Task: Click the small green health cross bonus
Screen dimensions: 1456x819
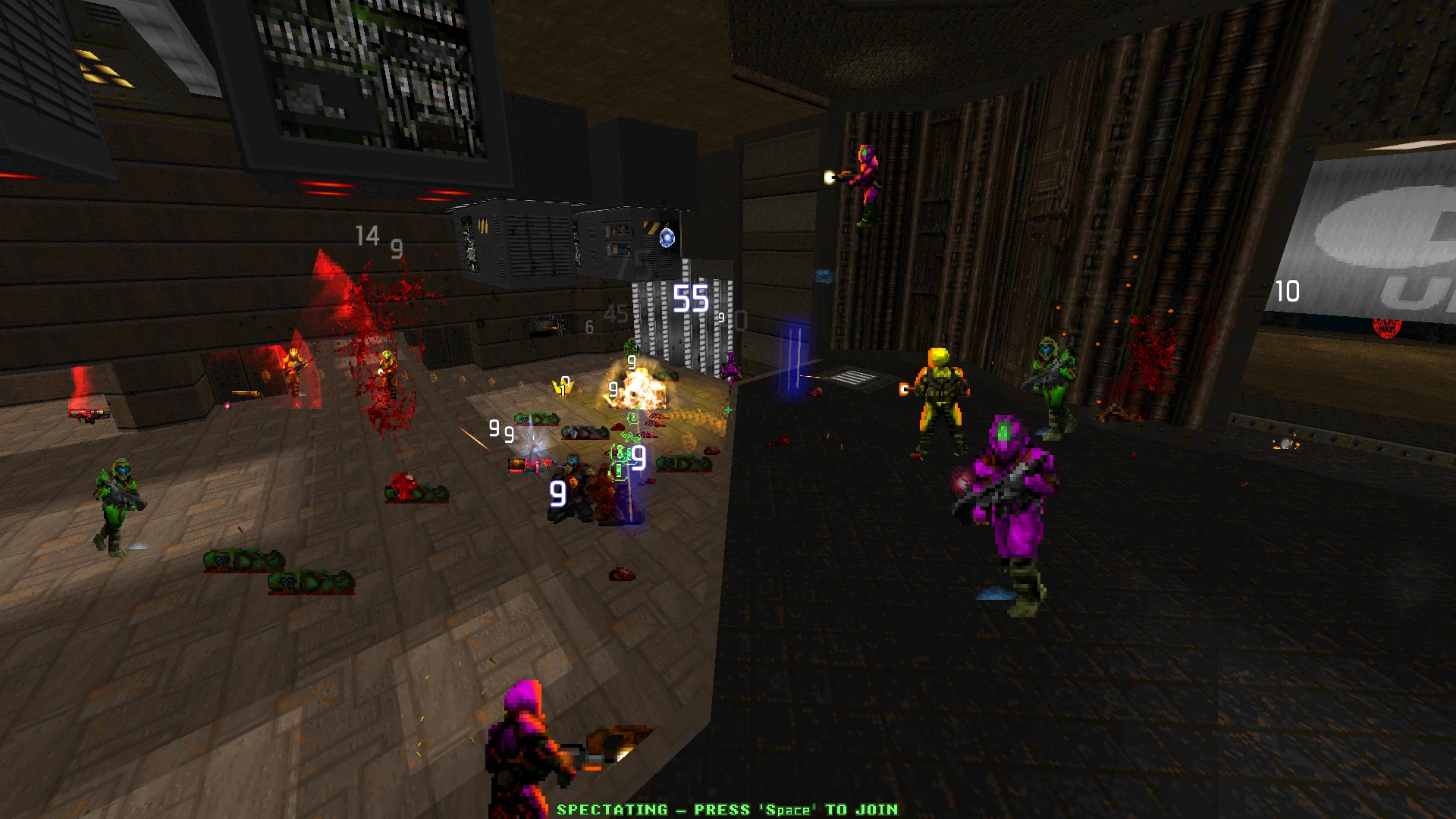Action: point(728,409)
